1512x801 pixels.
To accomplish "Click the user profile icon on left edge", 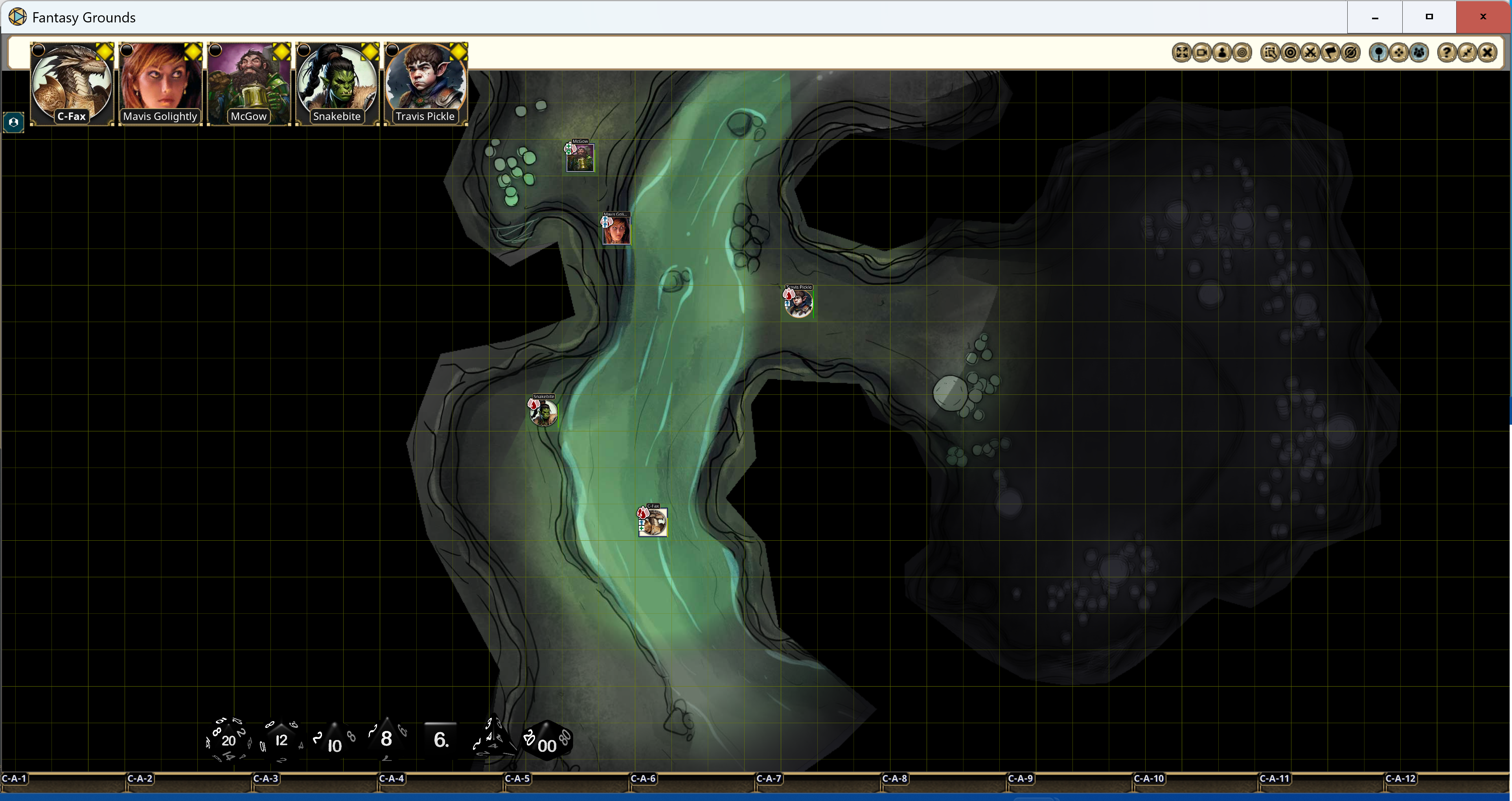I will point(13,122).
